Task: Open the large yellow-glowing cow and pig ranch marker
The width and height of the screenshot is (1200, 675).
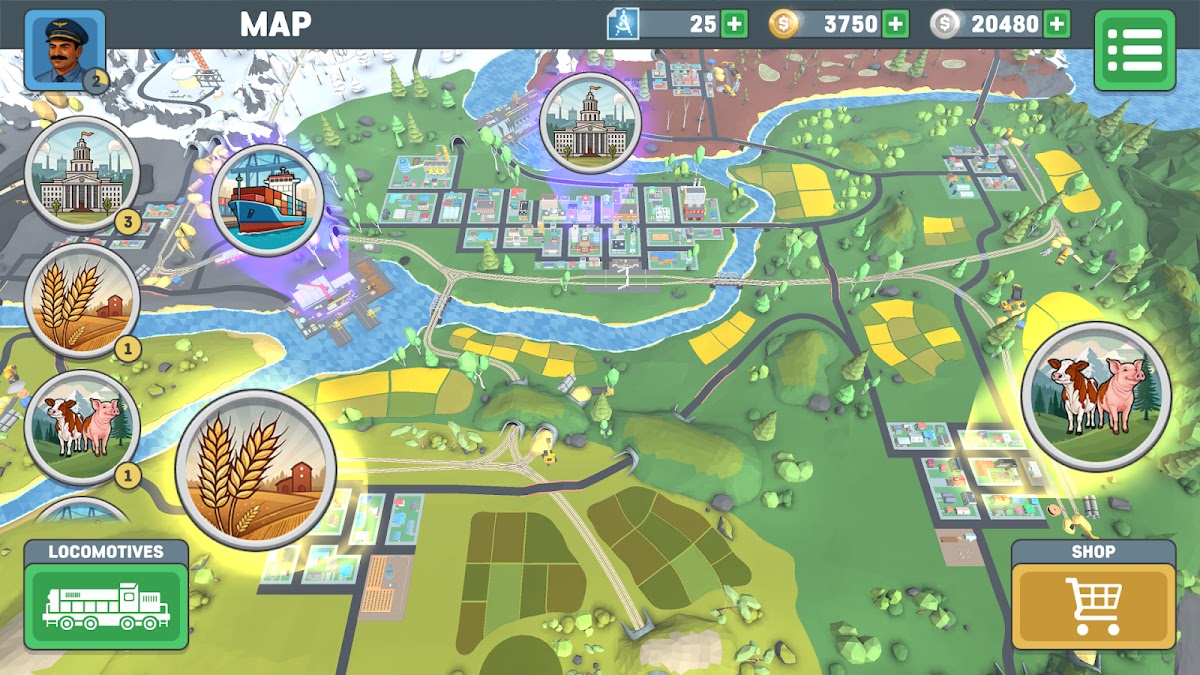Action: click(1095, 395)
